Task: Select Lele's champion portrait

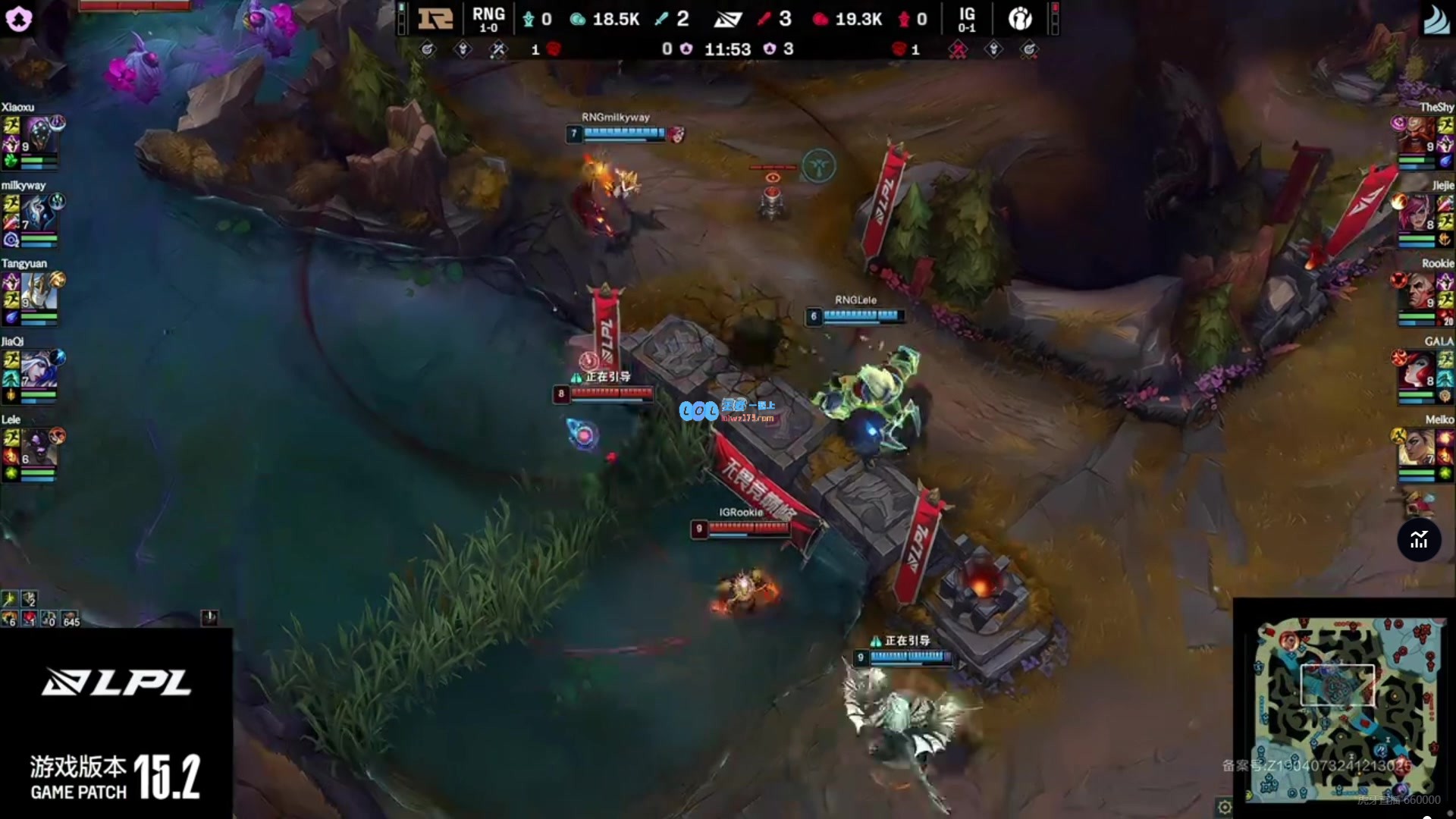Action: pos(39,448)
